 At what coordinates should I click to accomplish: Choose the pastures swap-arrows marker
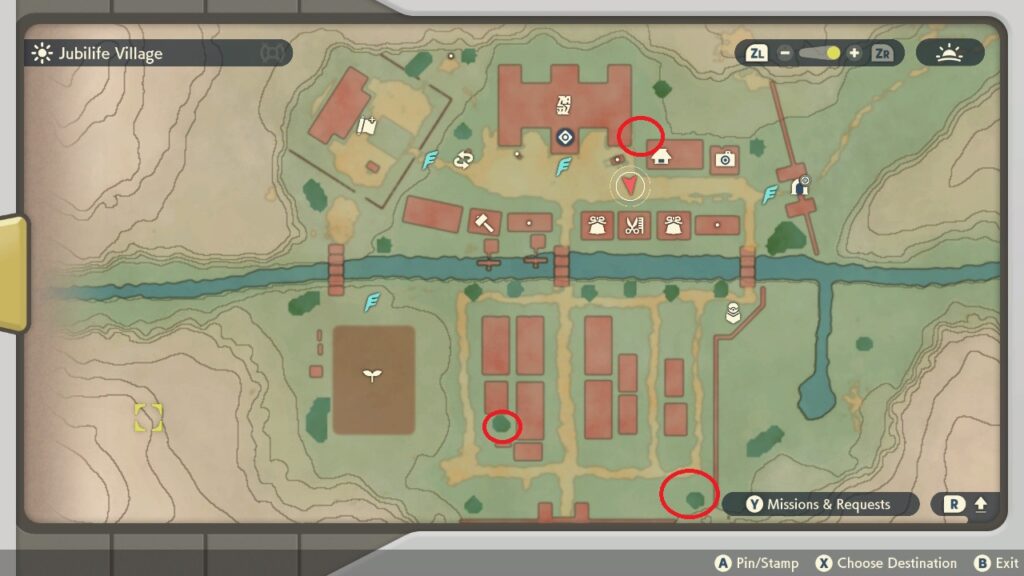pos(463,160)
